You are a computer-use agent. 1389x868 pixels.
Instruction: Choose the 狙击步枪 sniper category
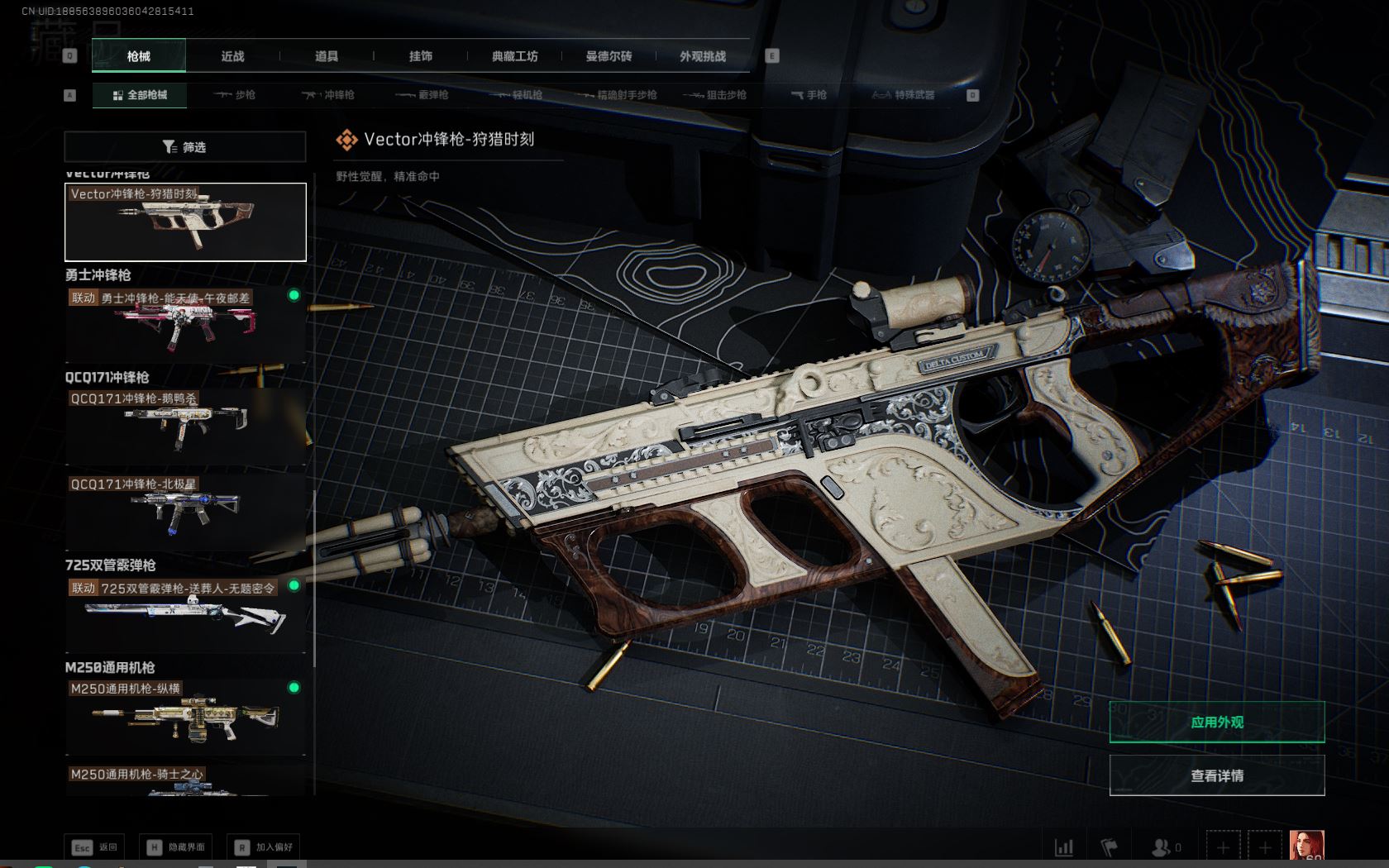click(x=715, y=95)
